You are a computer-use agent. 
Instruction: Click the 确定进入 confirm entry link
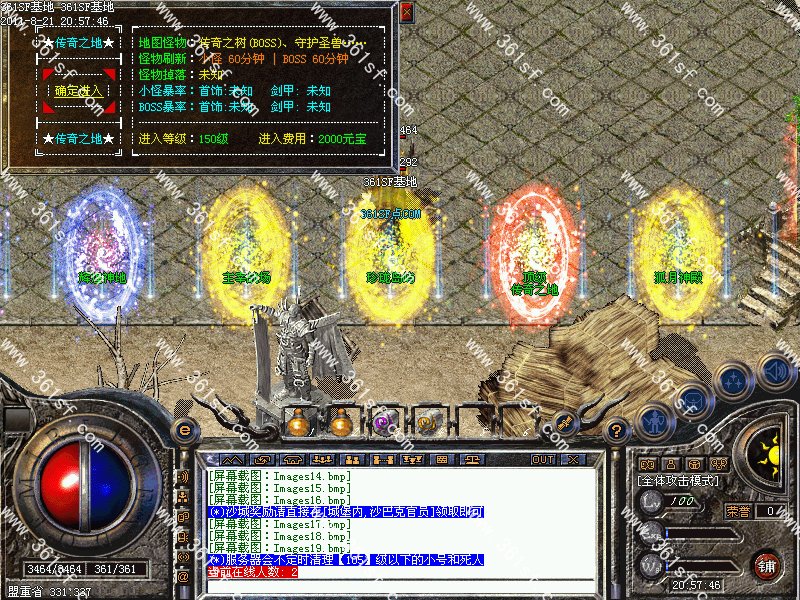pos(79,91)
